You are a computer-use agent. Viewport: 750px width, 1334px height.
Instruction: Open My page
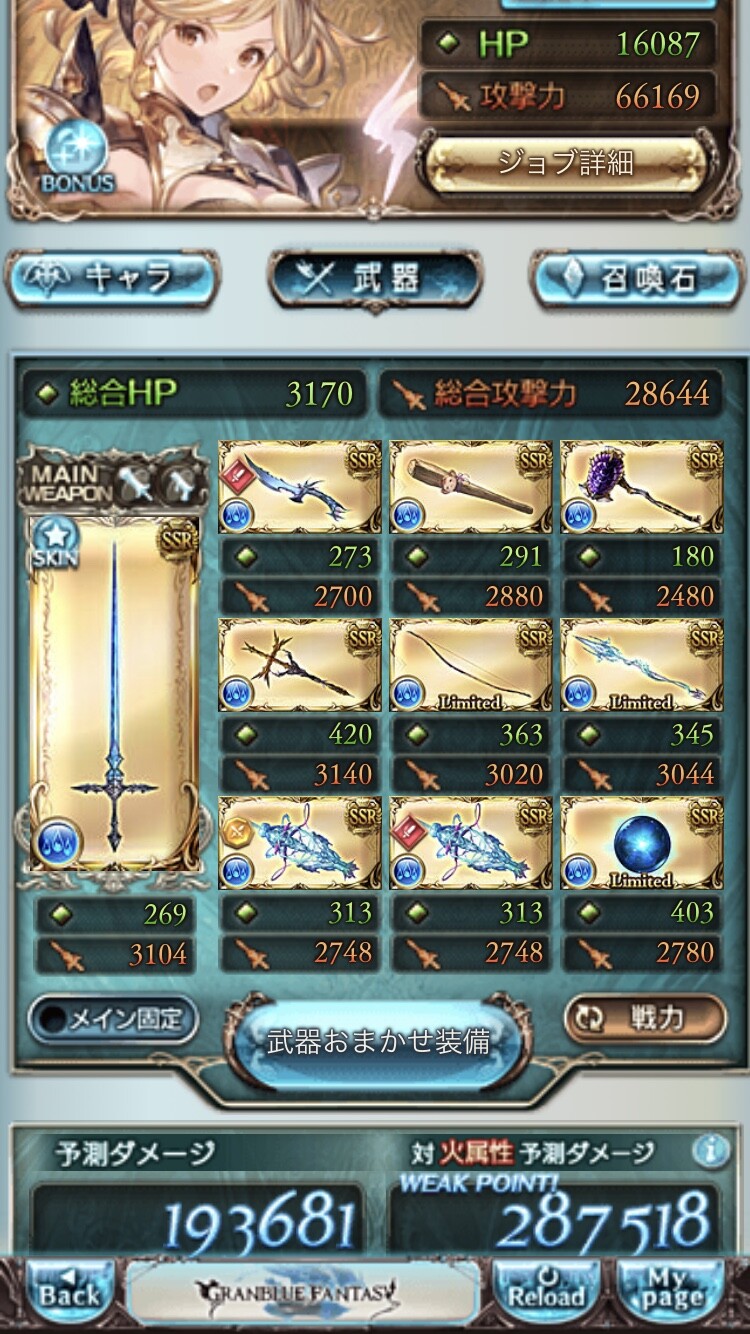671,1293
